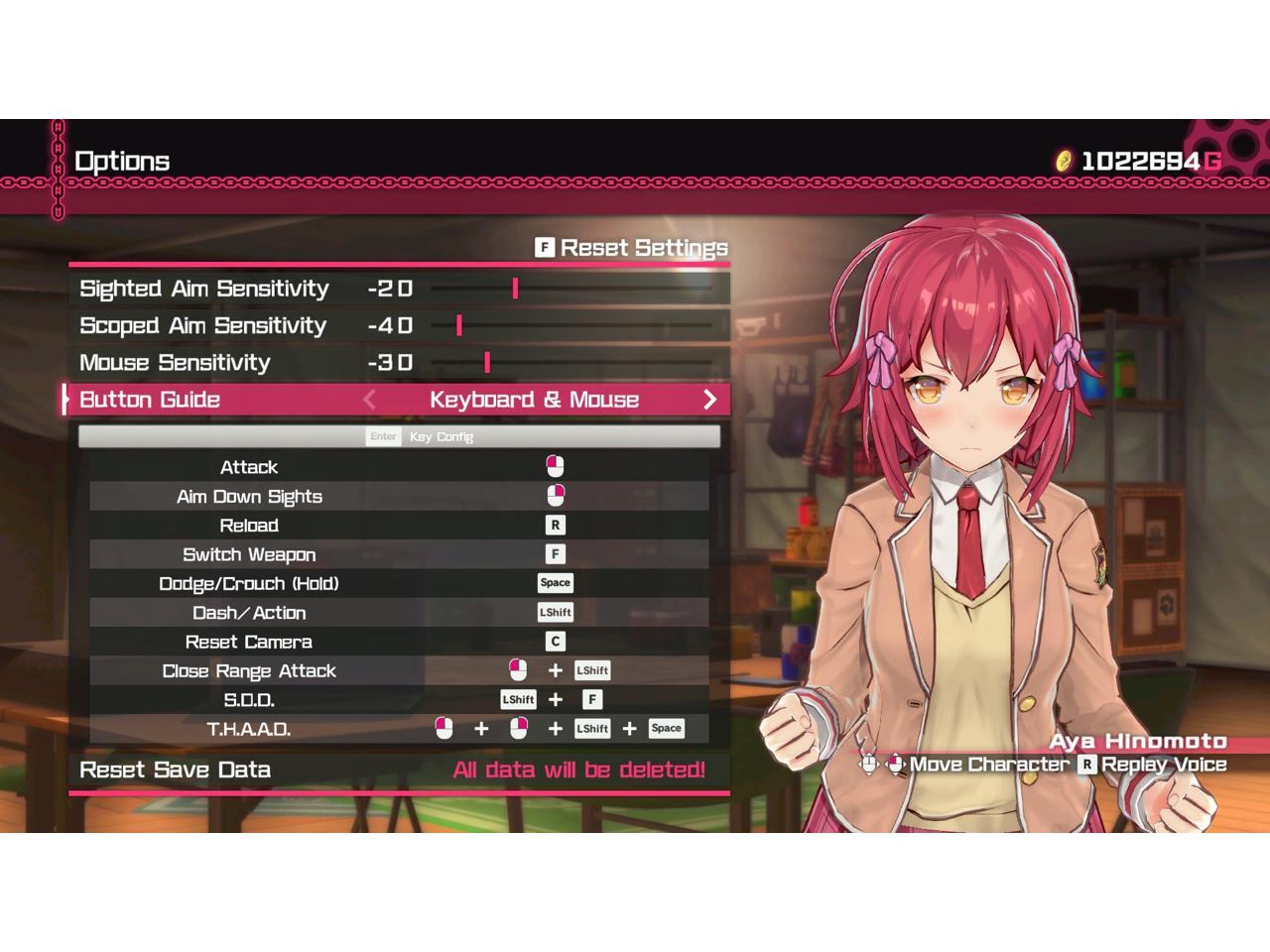Select the S.O.D. binding row

(399, 700)
